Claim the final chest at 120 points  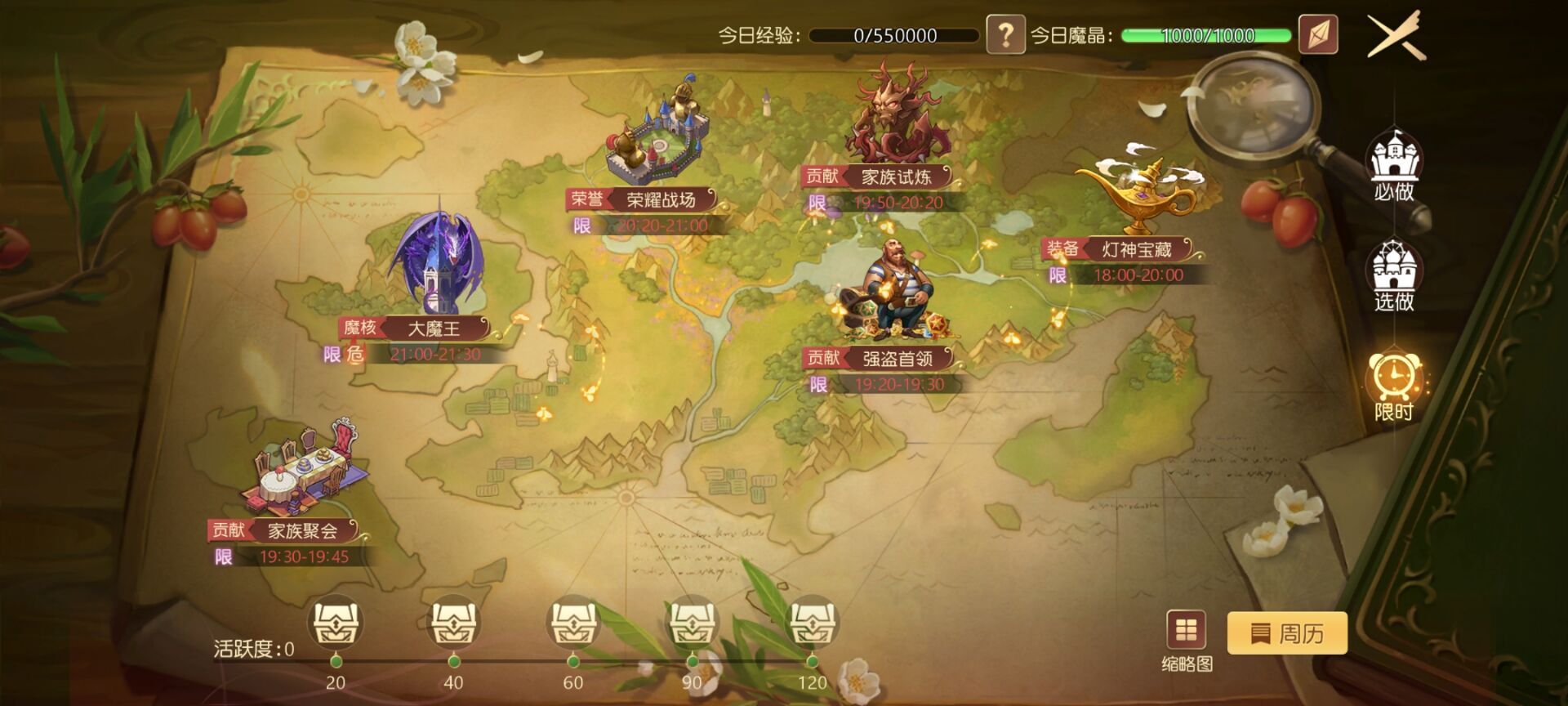tap(813, 623)
